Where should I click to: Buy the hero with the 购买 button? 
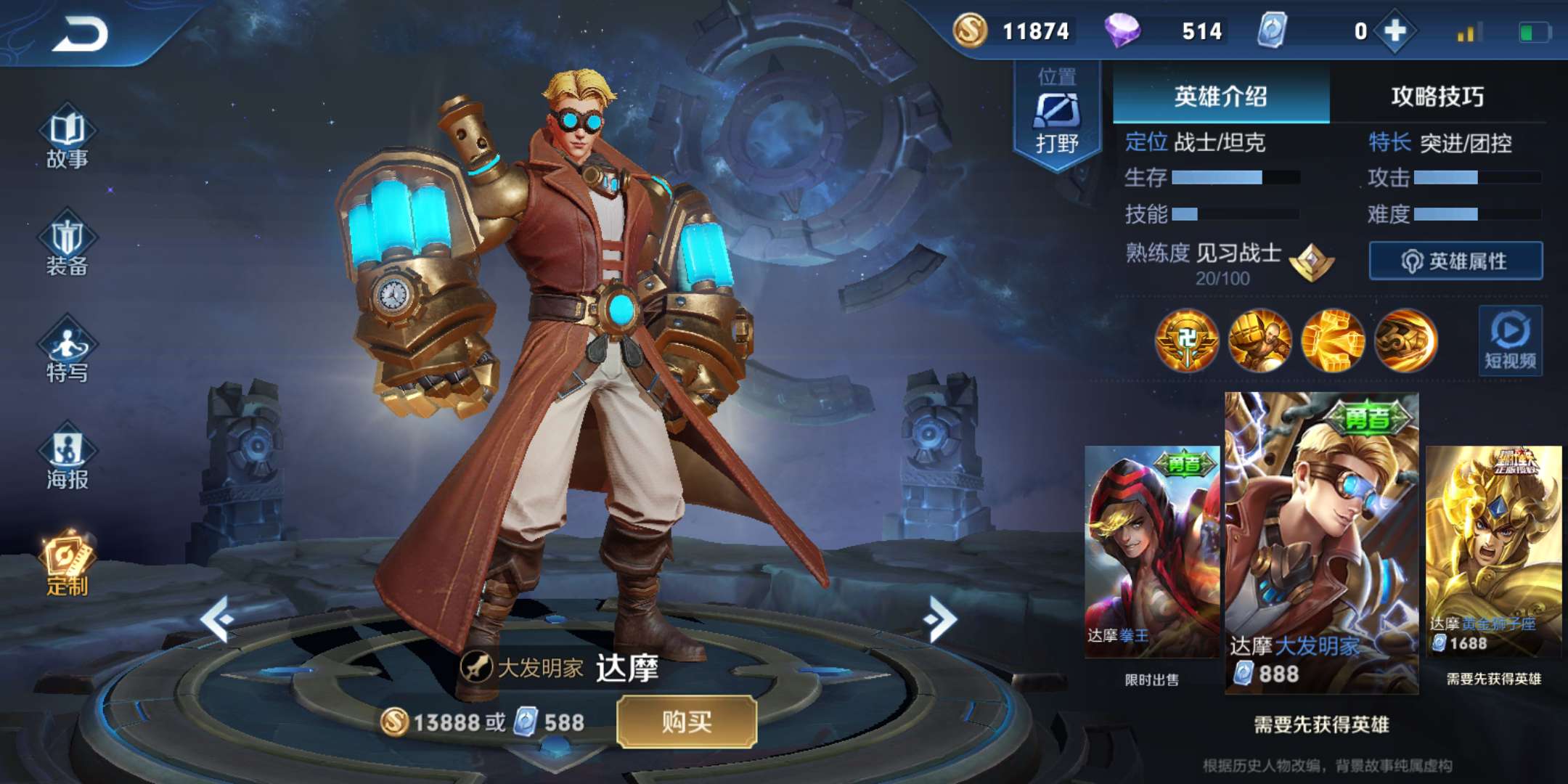(x=686, y=722)
